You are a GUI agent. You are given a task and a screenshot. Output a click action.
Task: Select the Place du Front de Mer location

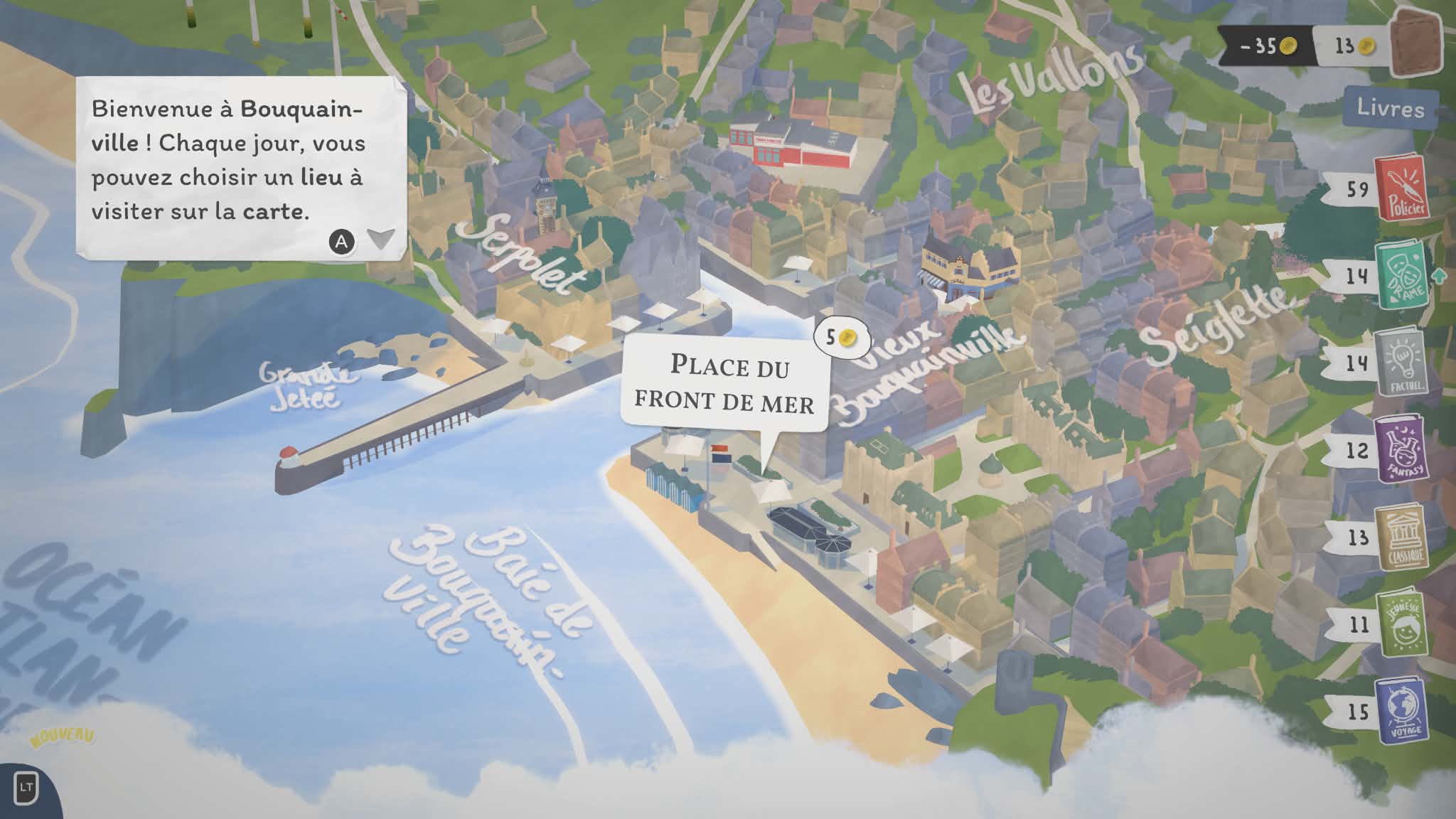tap(724, 385)
